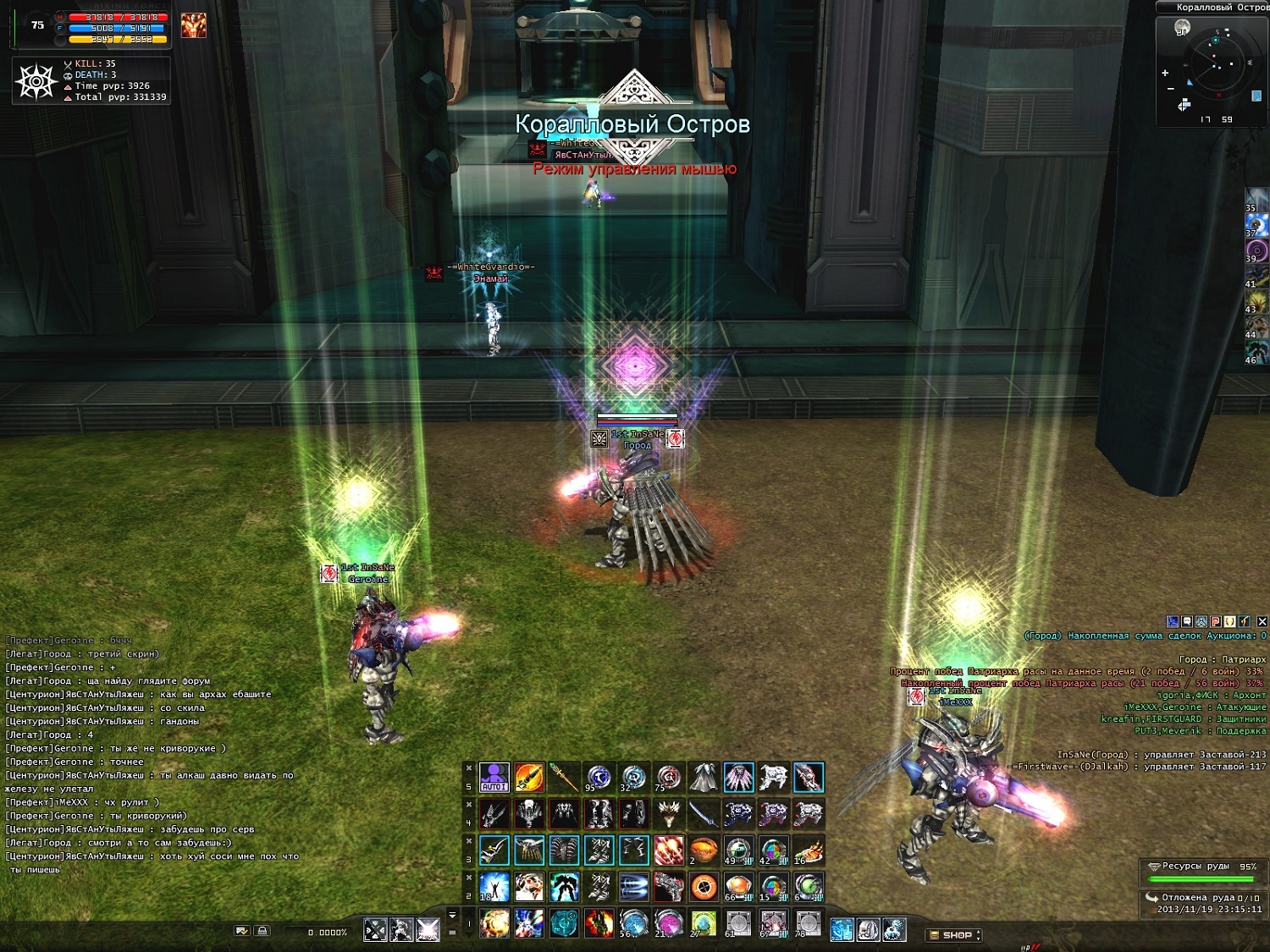Select the golden staff hotbar item
The image size is (1270, 952).
(x=564, y=777)
